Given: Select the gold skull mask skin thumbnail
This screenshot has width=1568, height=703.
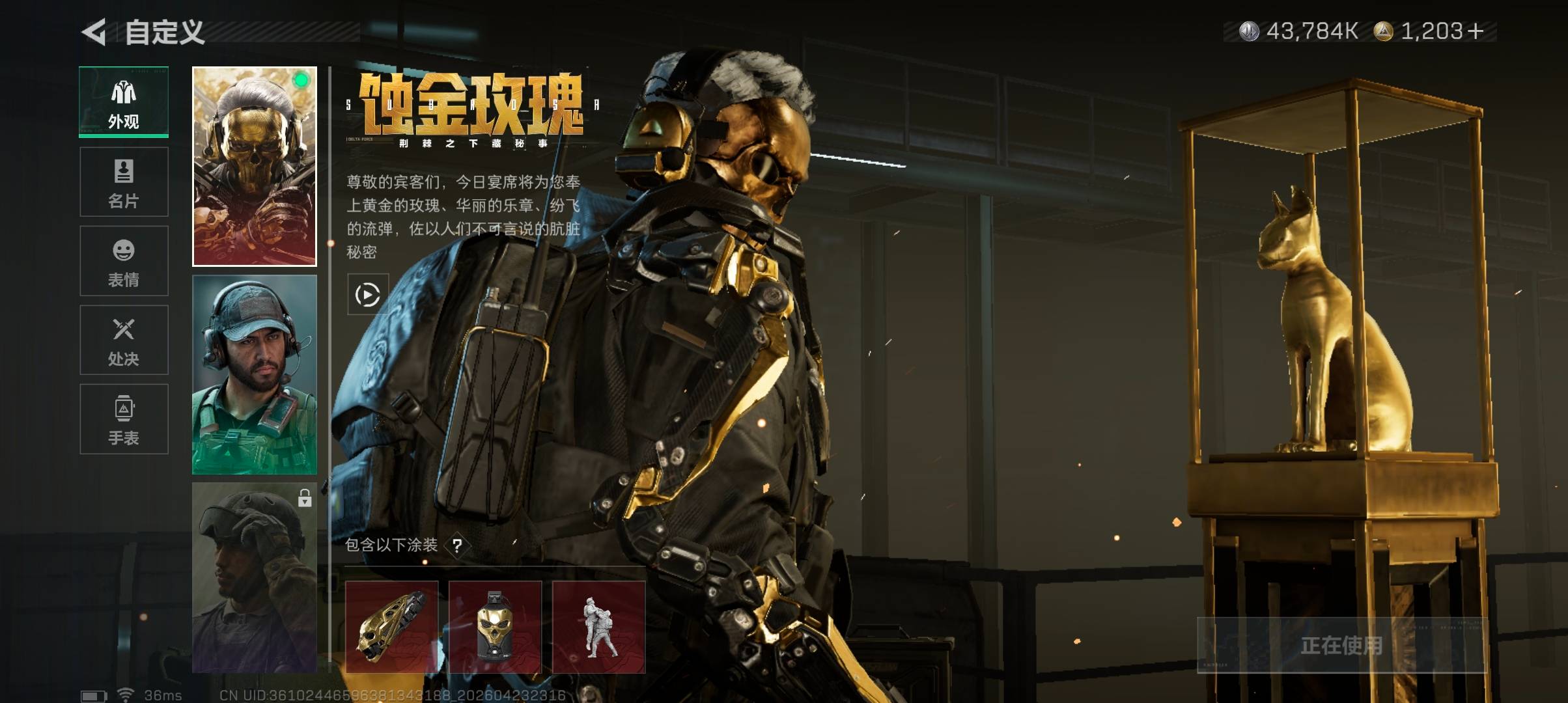Looking at the screenshot, I should pos(255,166).
